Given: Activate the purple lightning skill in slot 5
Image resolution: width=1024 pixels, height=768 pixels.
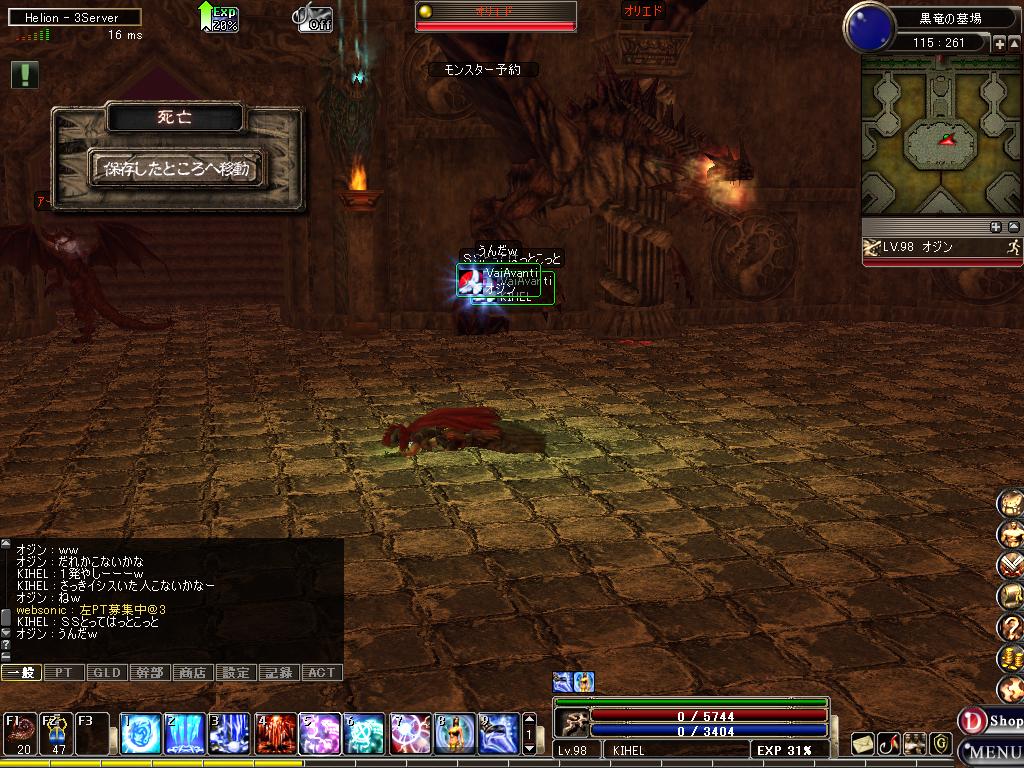Looking at the screenshot, I should 321,734.
